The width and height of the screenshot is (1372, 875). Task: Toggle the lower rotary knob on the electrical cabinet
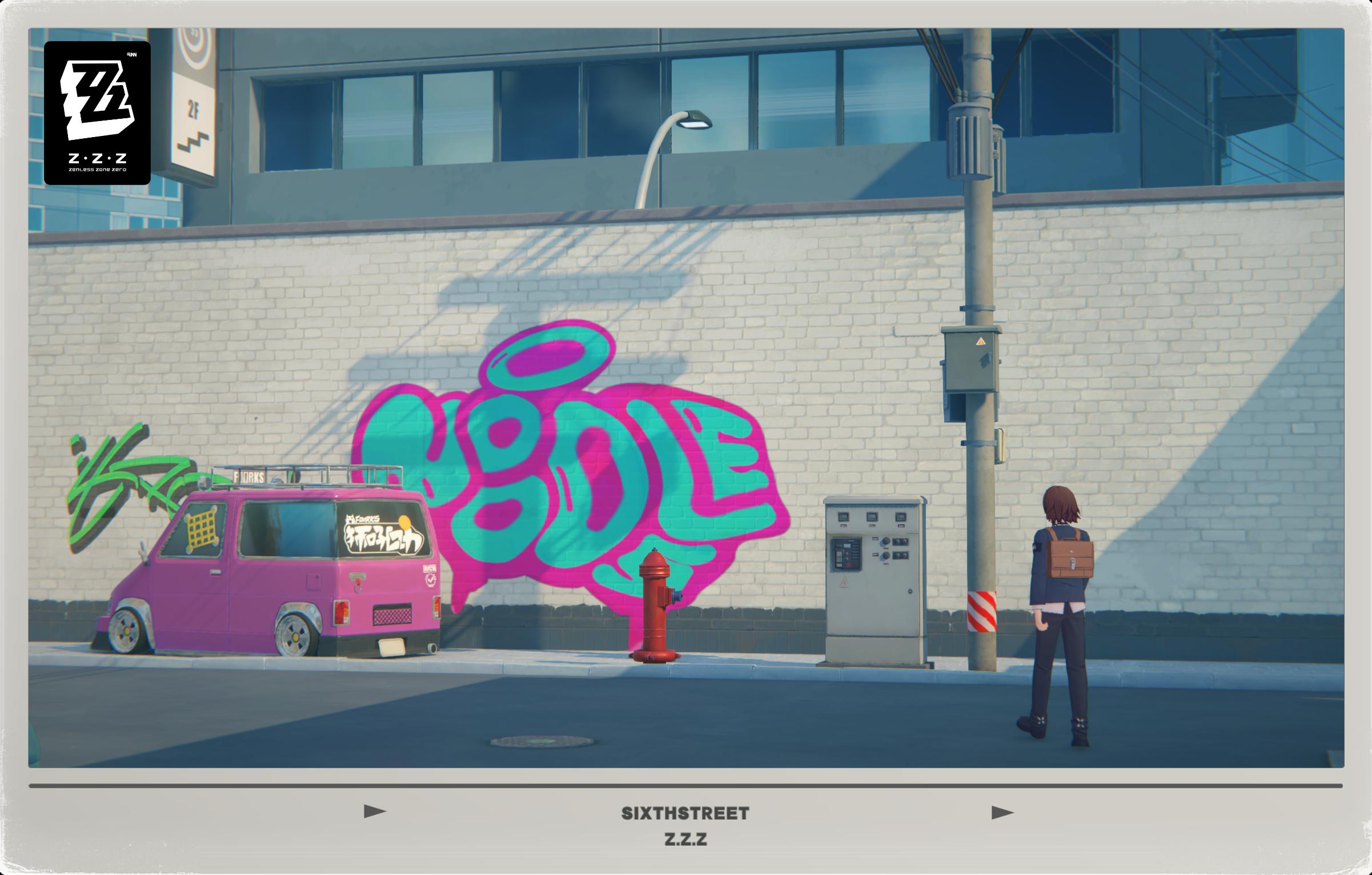coord(886,556)
